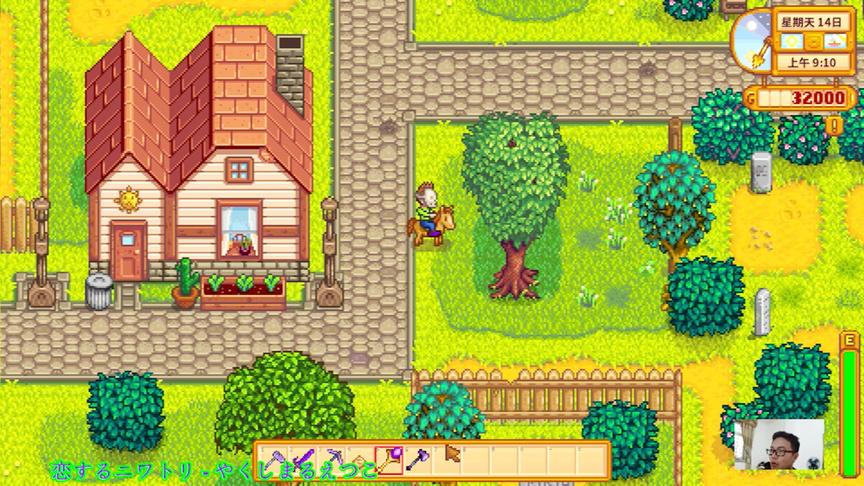Open the quest journal exclamation icon
Viewport: 864px width, 486px height.
(836, 126)
